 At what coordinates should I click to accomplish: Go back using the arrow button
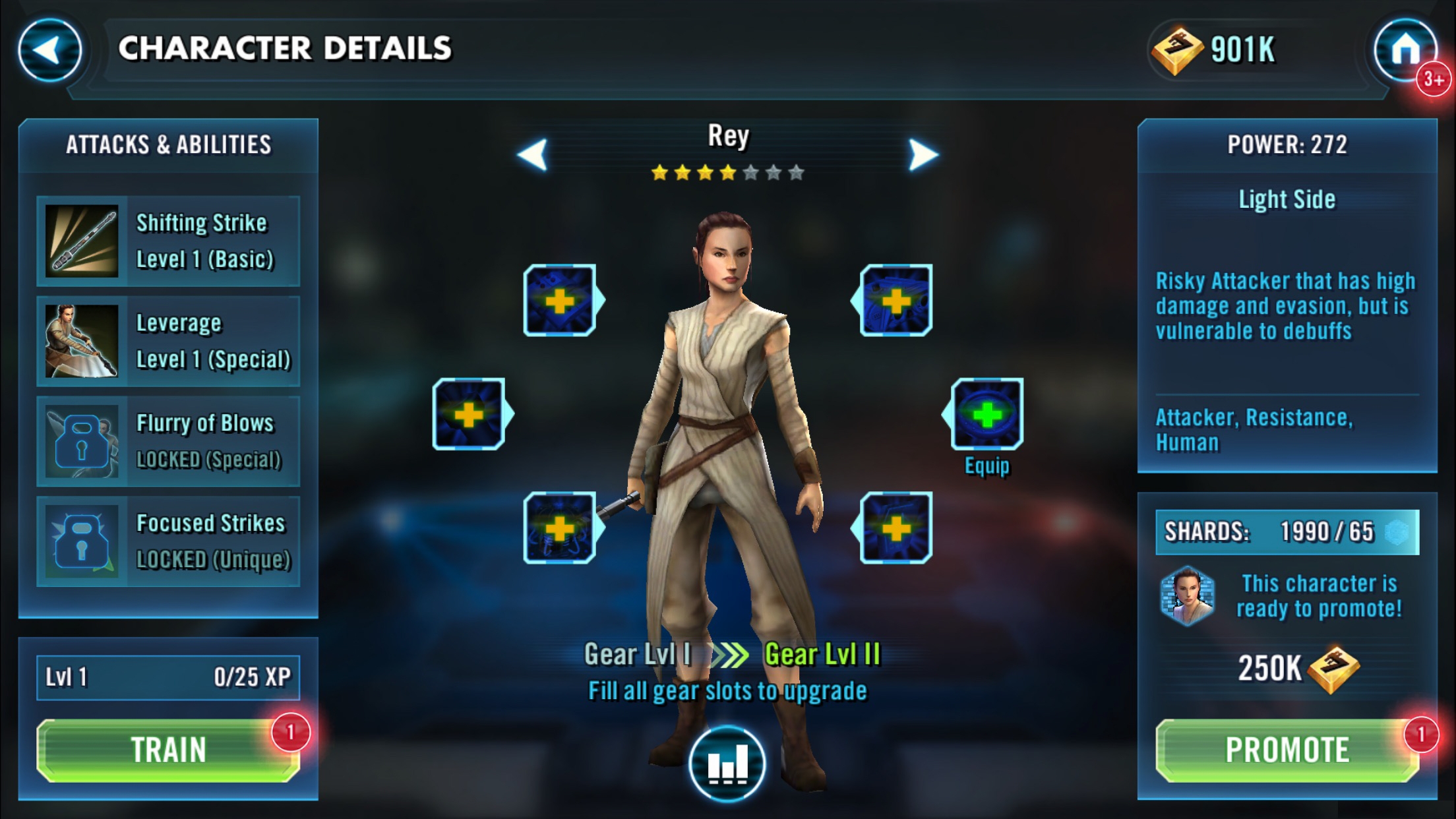49,50
